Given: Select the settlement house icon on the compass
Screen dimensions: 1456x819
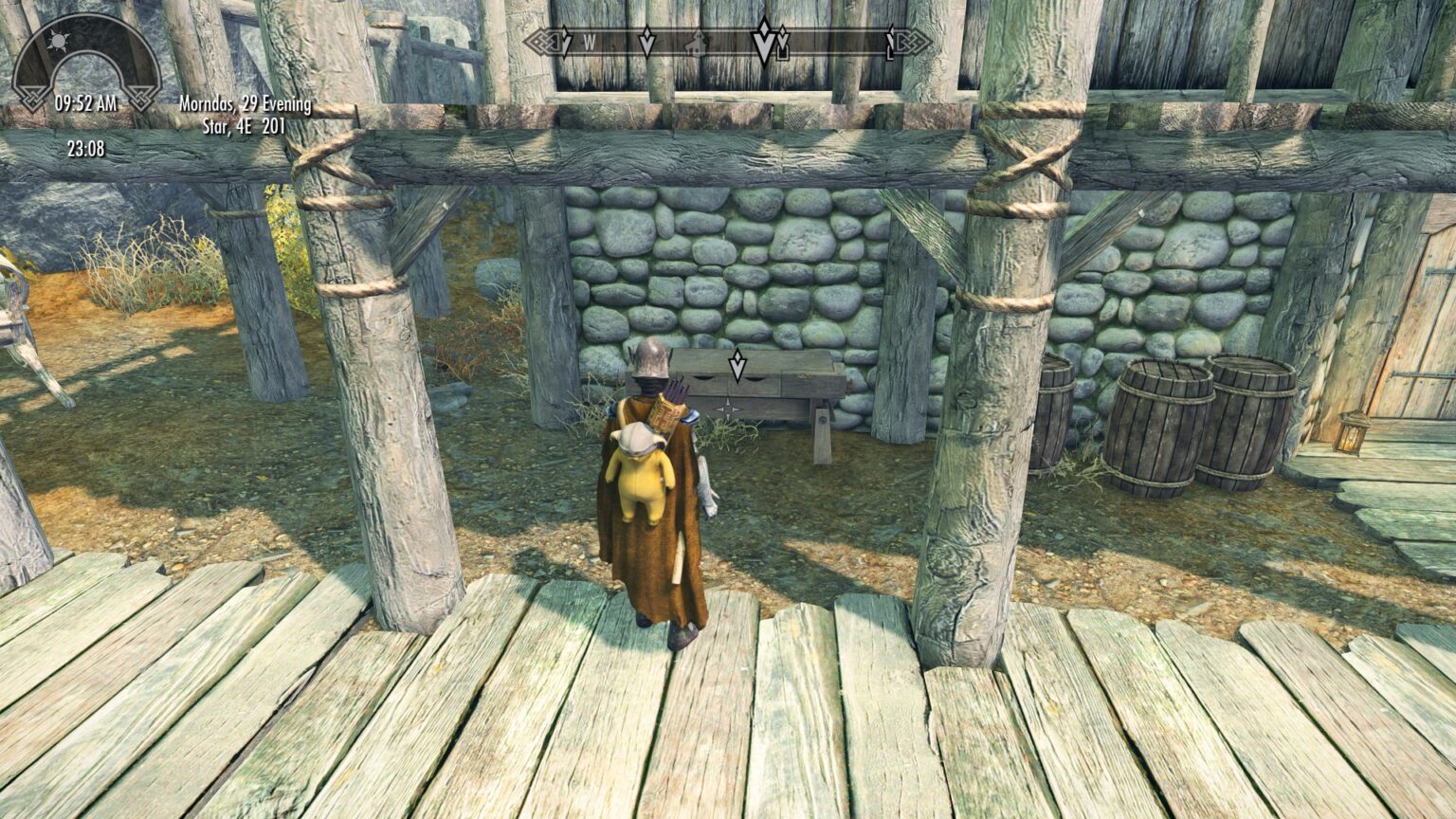Looking at the screenshot, I should pyautogui.click(x=696, y=44).
